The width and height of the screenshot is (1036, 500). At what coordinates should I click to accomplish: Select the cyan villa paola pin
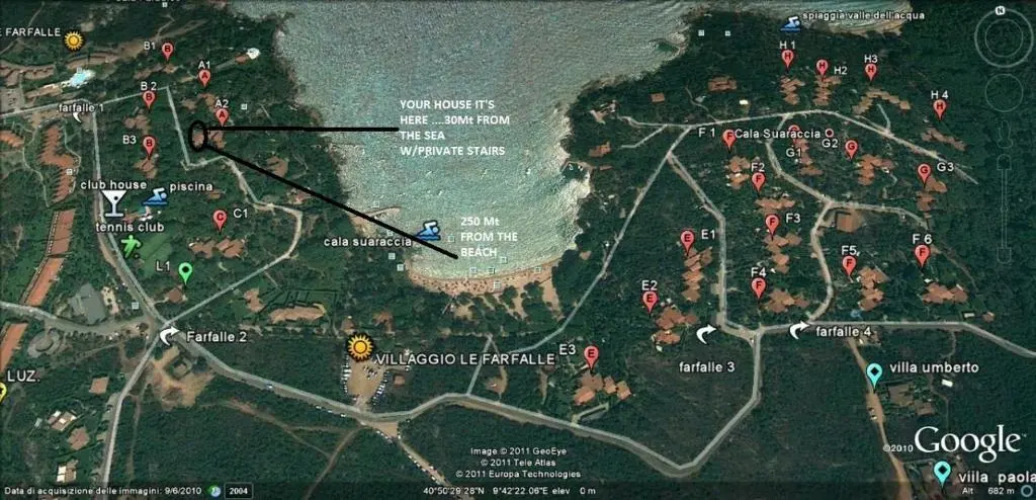[x=941, y=471]
